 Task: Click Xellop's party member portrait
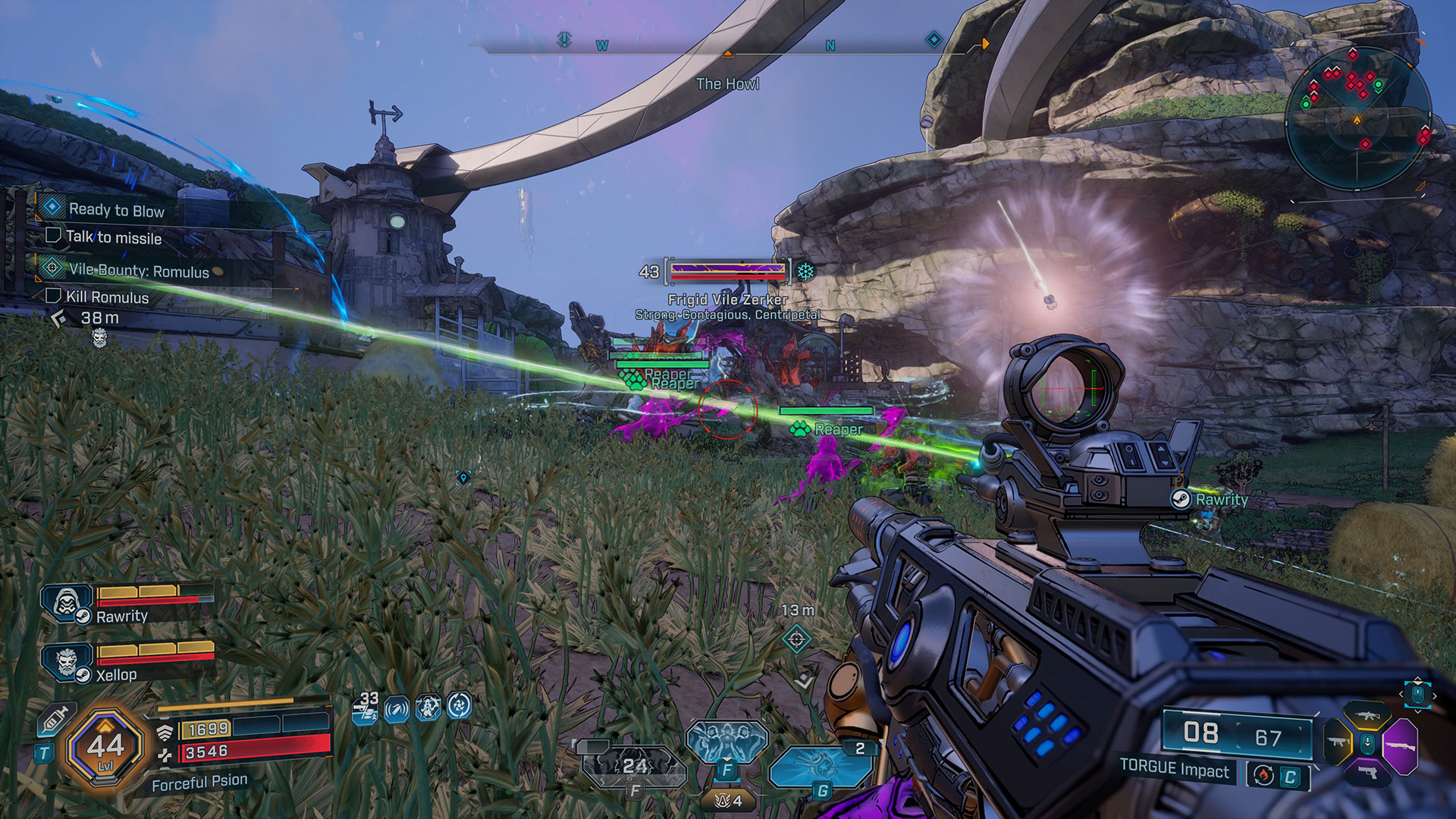tap(66, 662)
